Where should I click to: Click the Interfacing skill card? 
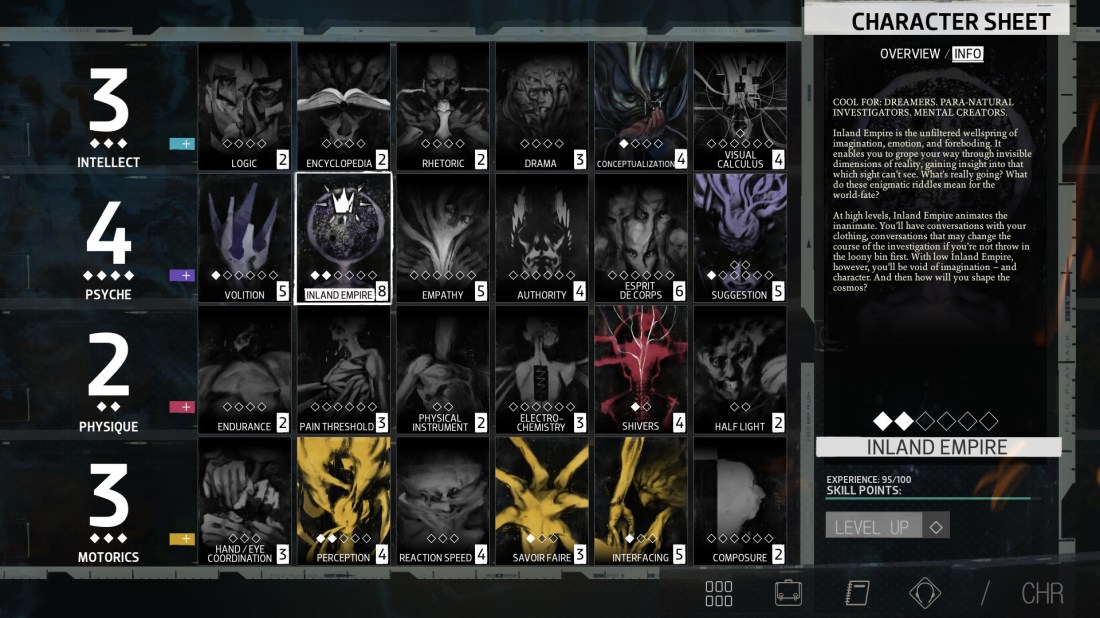click(x=641, y=501)
